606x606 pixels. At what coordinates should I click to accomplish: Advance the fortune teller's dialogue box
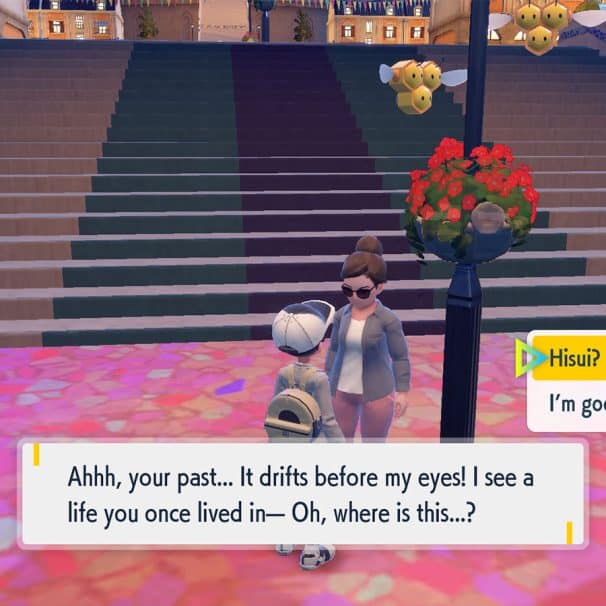303,492
